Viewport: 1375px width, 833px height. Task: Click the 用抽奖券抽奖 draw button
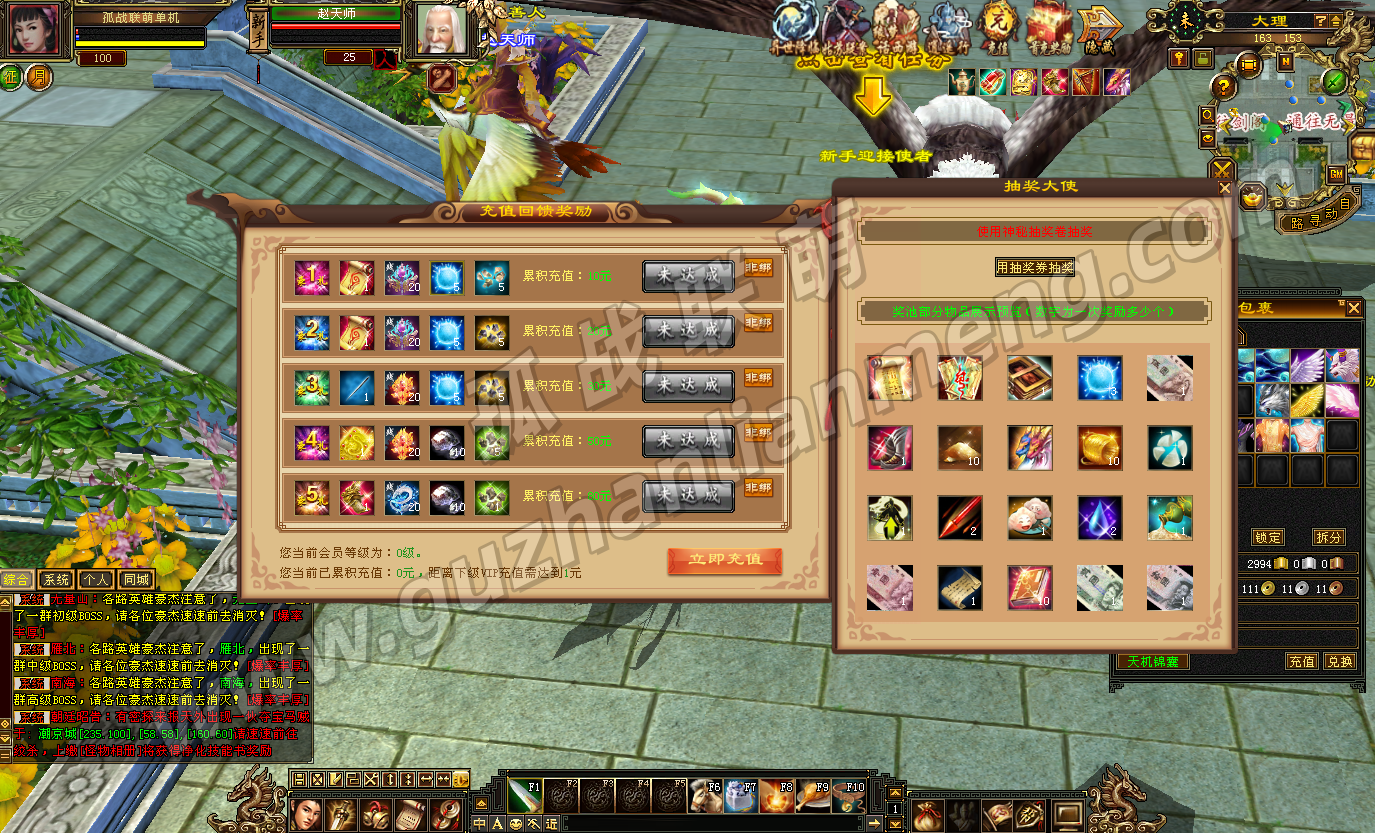1034,267
